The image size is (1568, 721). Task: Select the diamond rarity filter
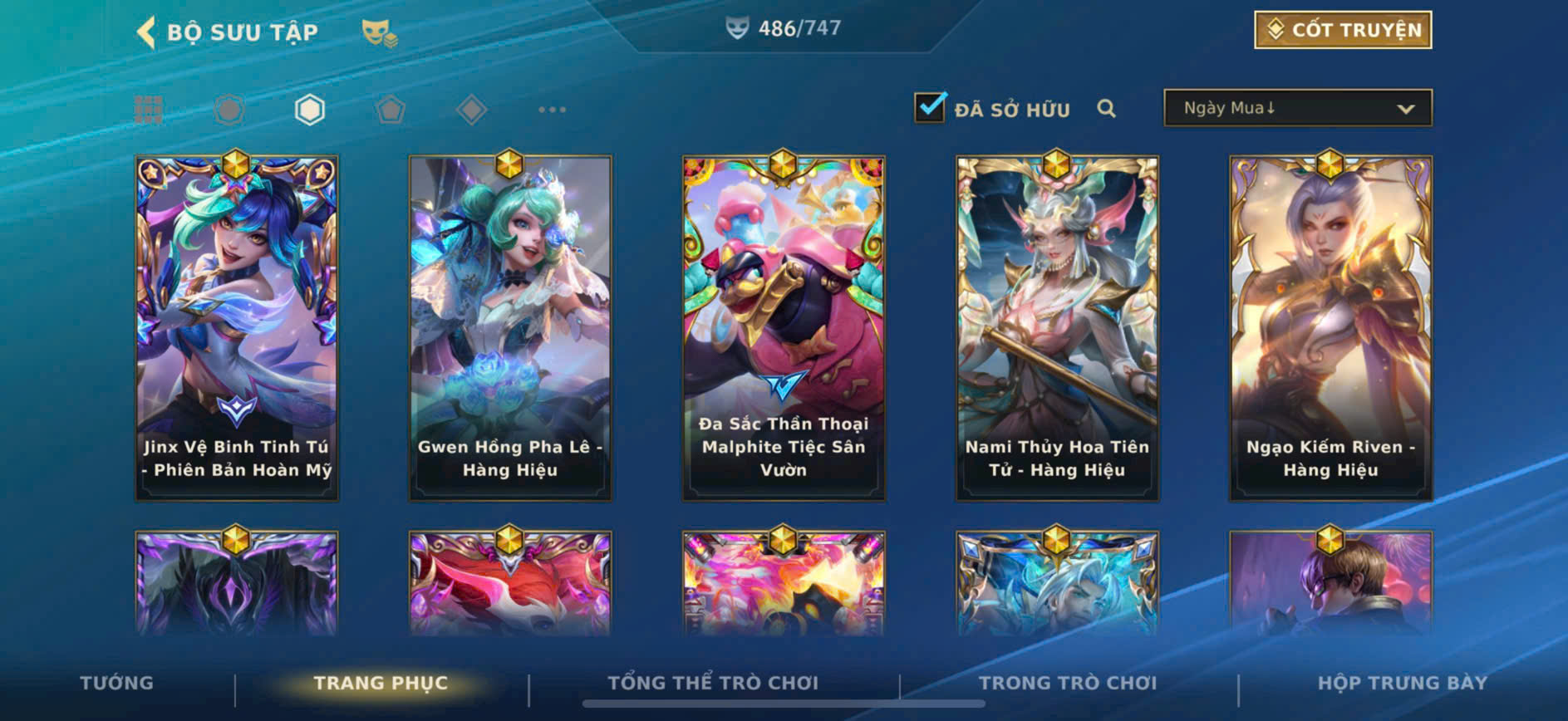(471, 110)
